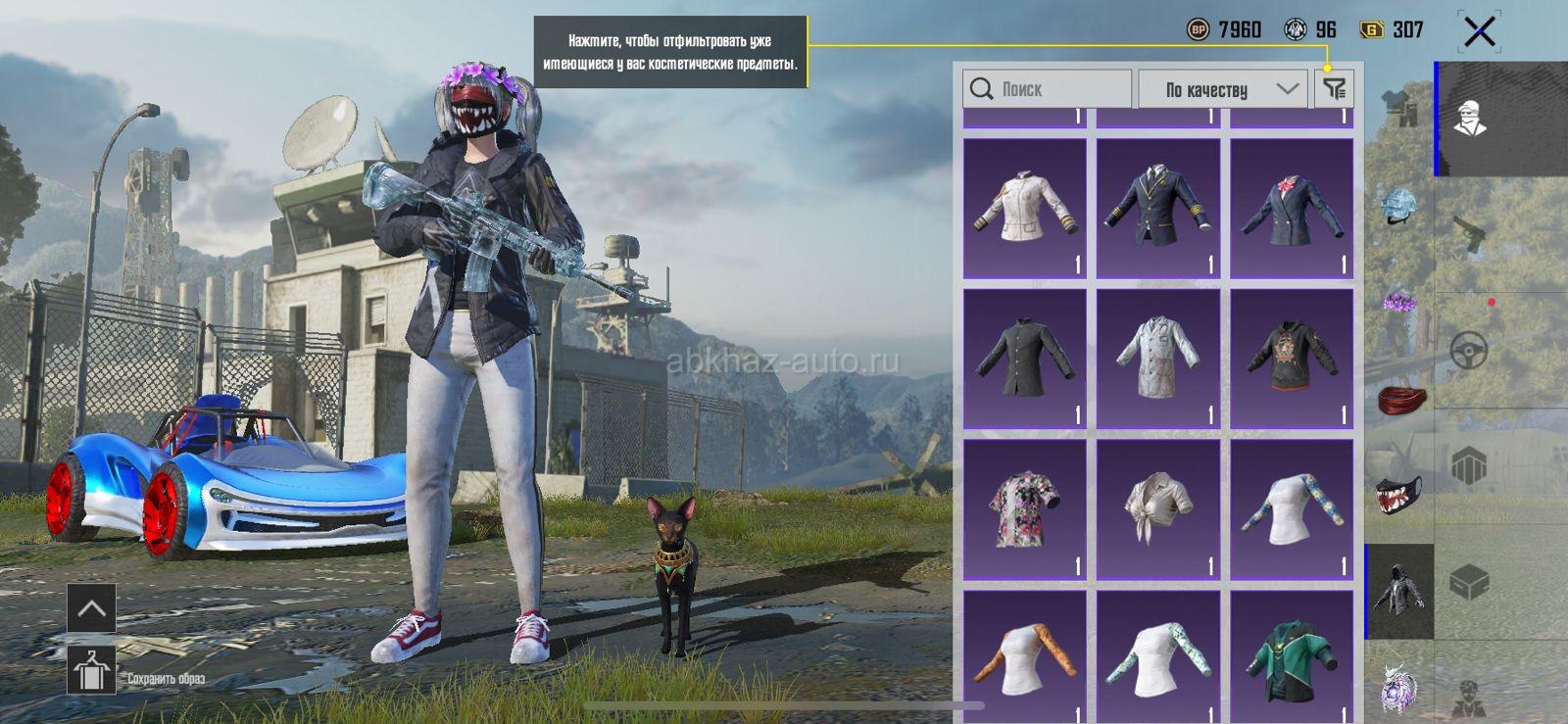The image size is (1568, 724).
Task: Select the white top with orange sleeves
Action: pos(1024,658)
